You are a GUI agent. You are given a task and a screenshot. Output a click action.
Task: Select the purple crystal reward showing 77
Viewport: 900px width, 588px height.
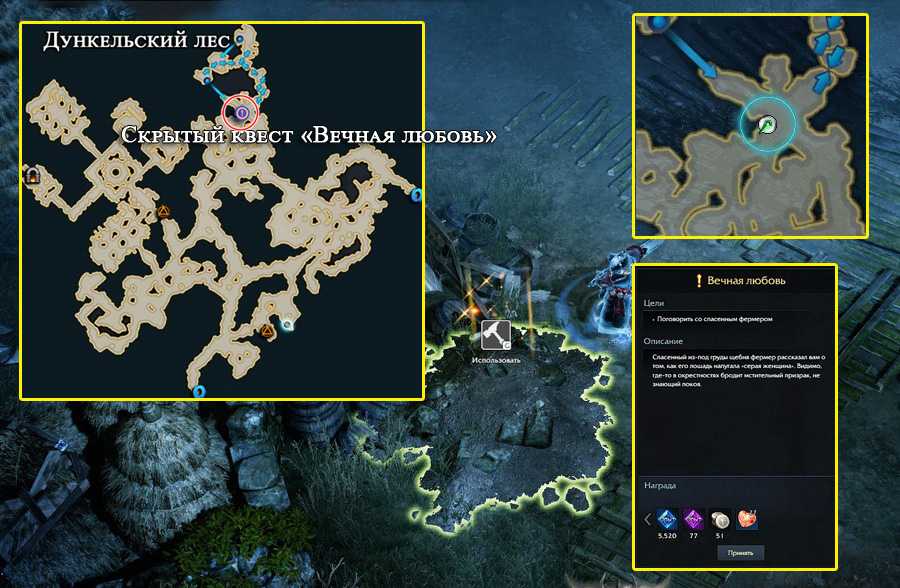point(693,519)
